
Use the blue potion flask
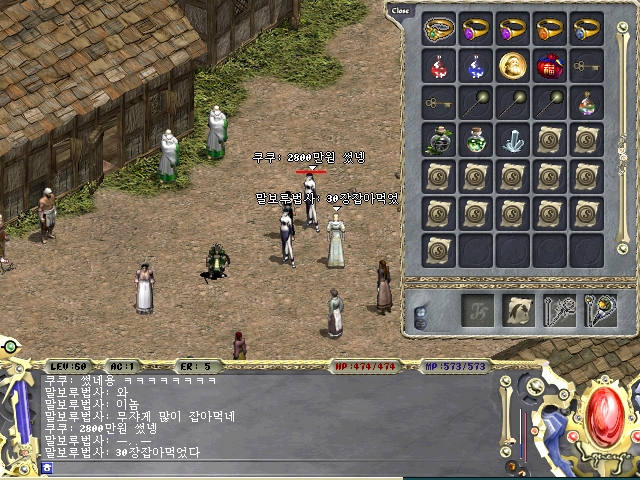pos(476,66)
